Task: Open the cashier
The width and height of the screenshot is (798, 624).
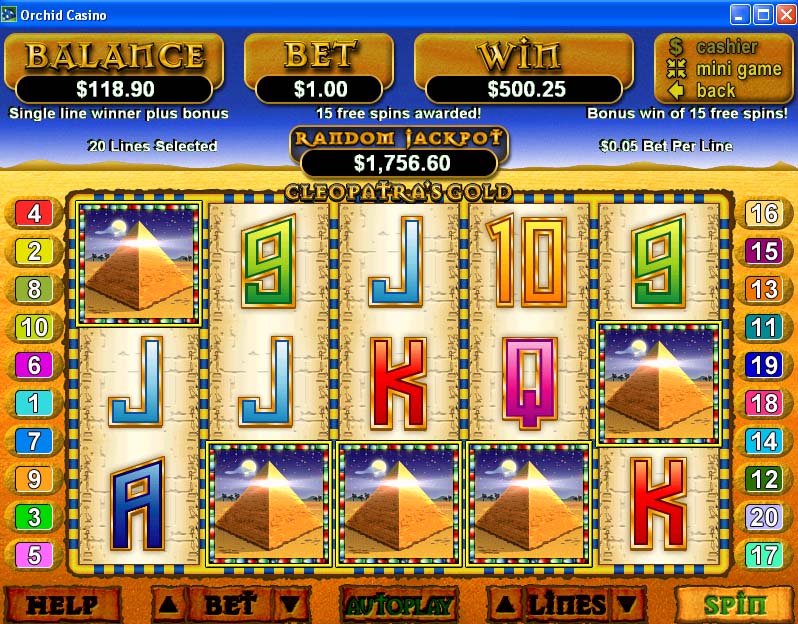Action: tap(727, 47)
